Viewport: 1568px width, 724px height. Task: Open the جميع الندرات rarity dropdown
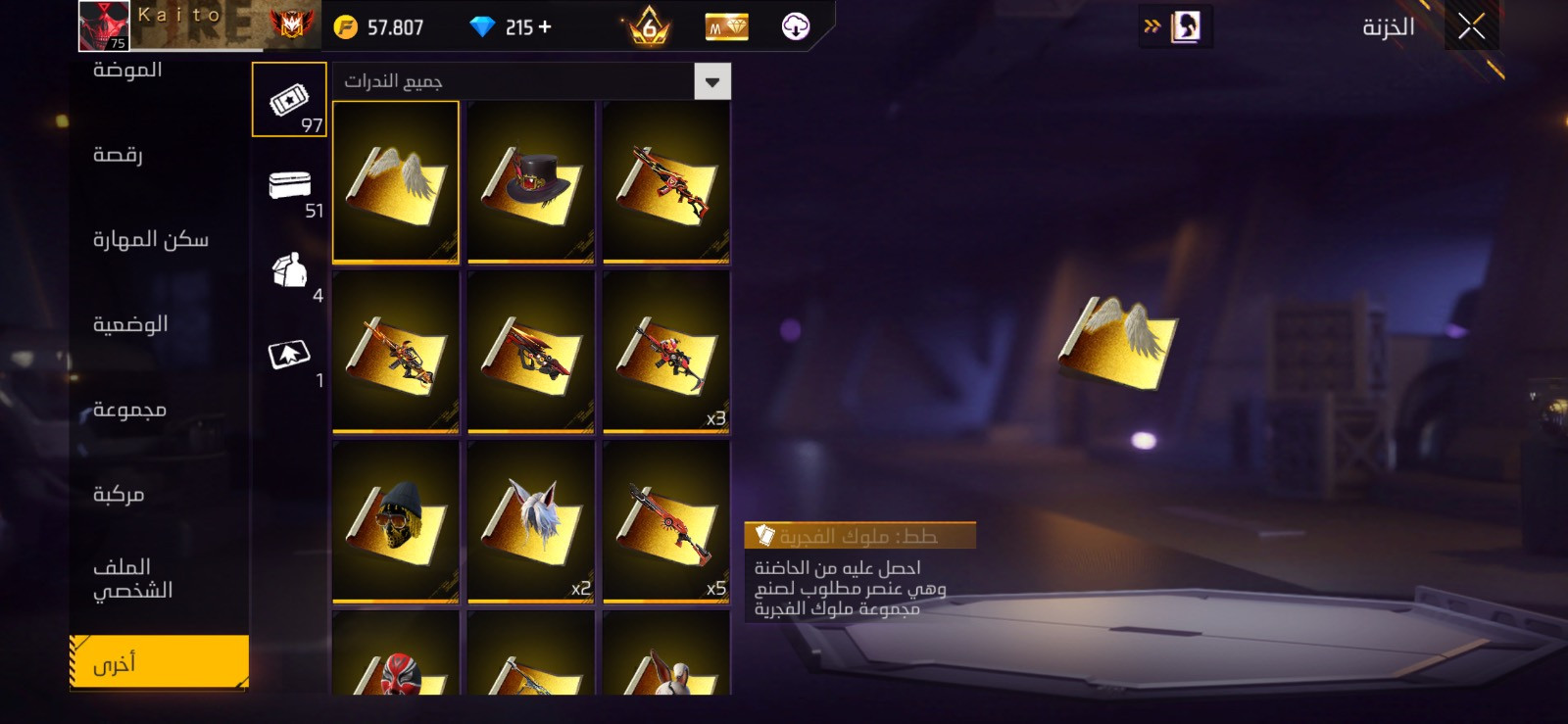(712, 82)
